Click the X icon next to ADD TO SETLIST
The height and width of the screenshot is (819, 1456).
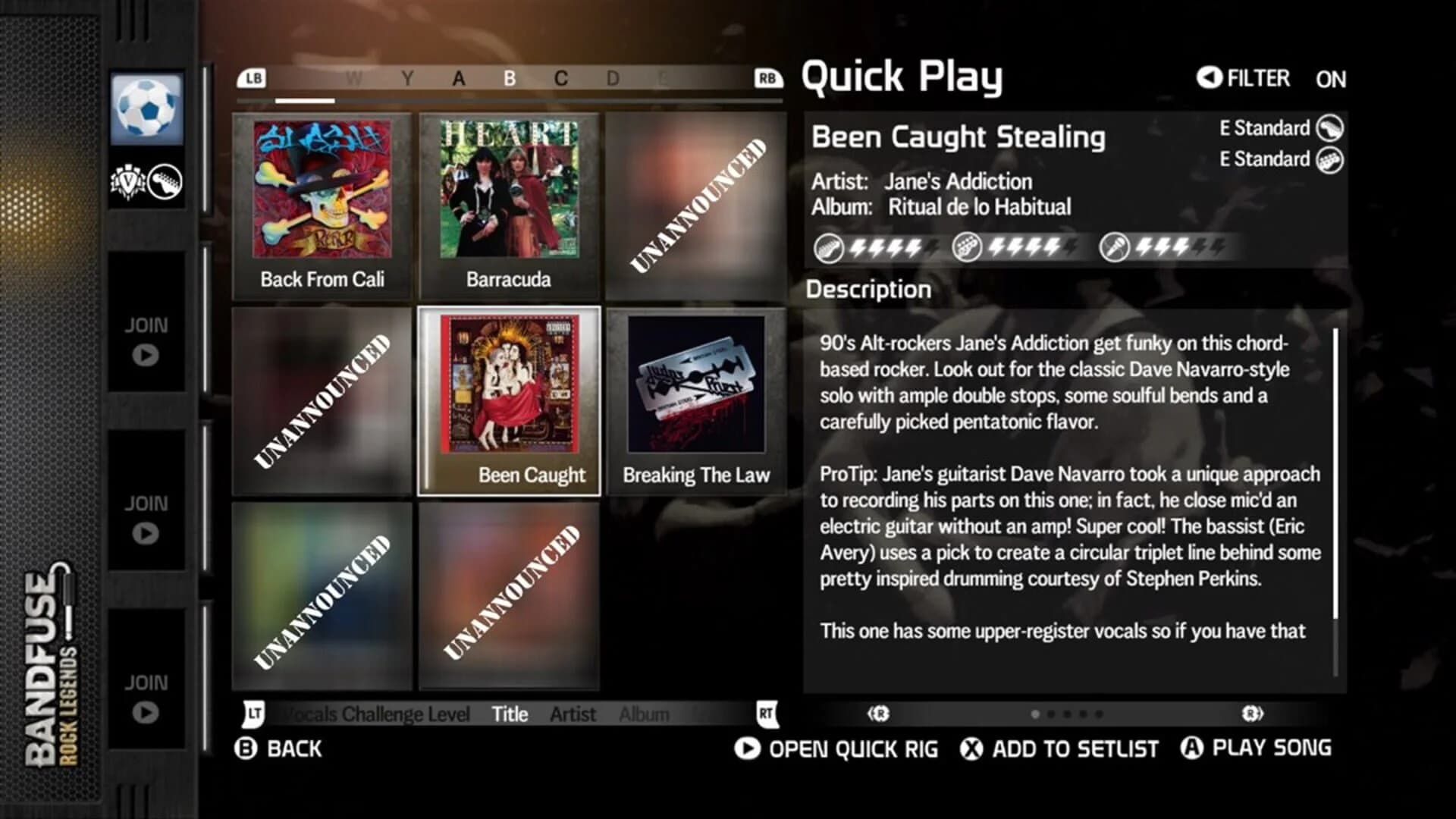(x=971, y=748)
